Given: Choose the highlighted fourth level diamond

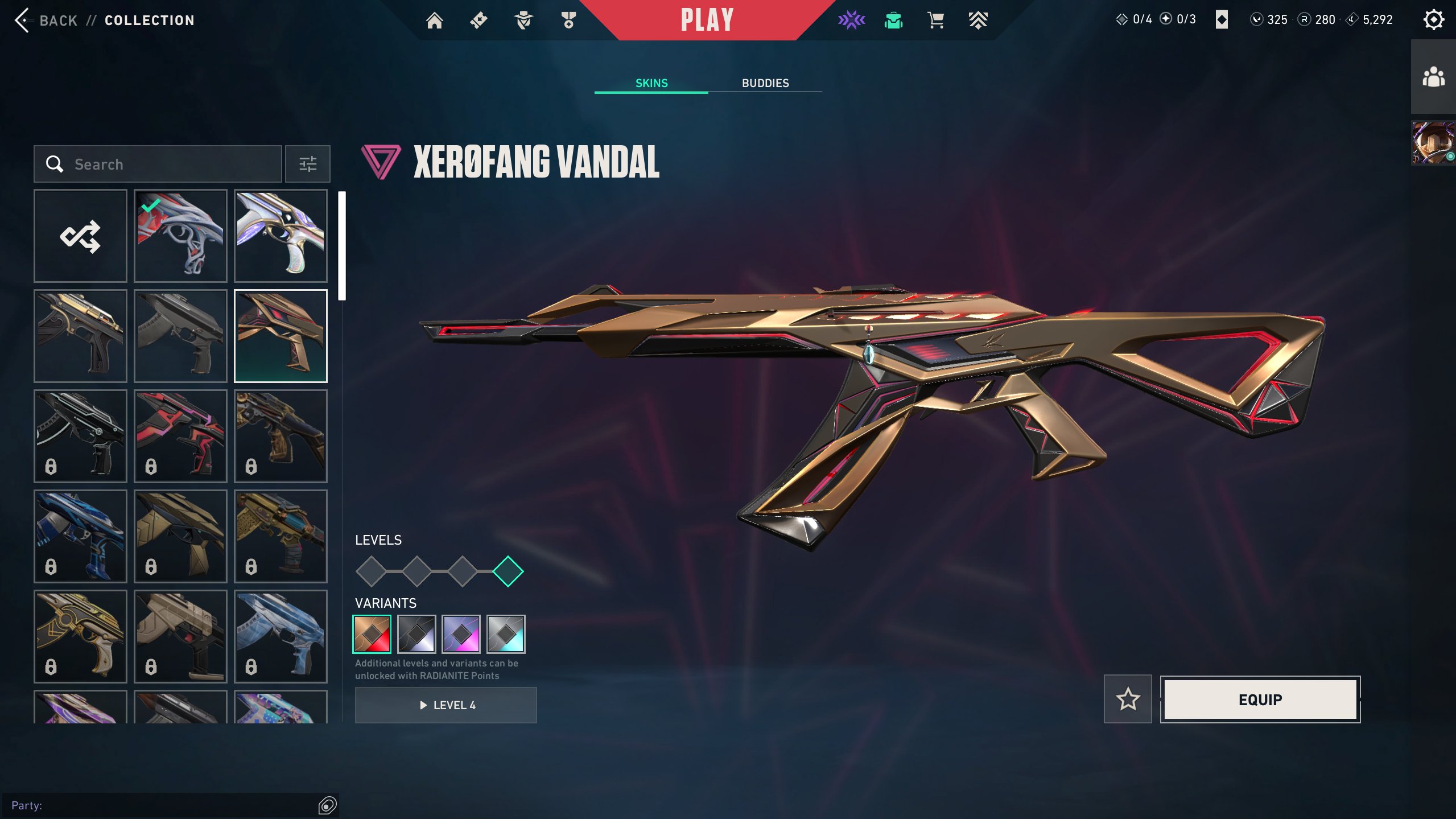Looking at the screenshot, I should pos(508,571).
